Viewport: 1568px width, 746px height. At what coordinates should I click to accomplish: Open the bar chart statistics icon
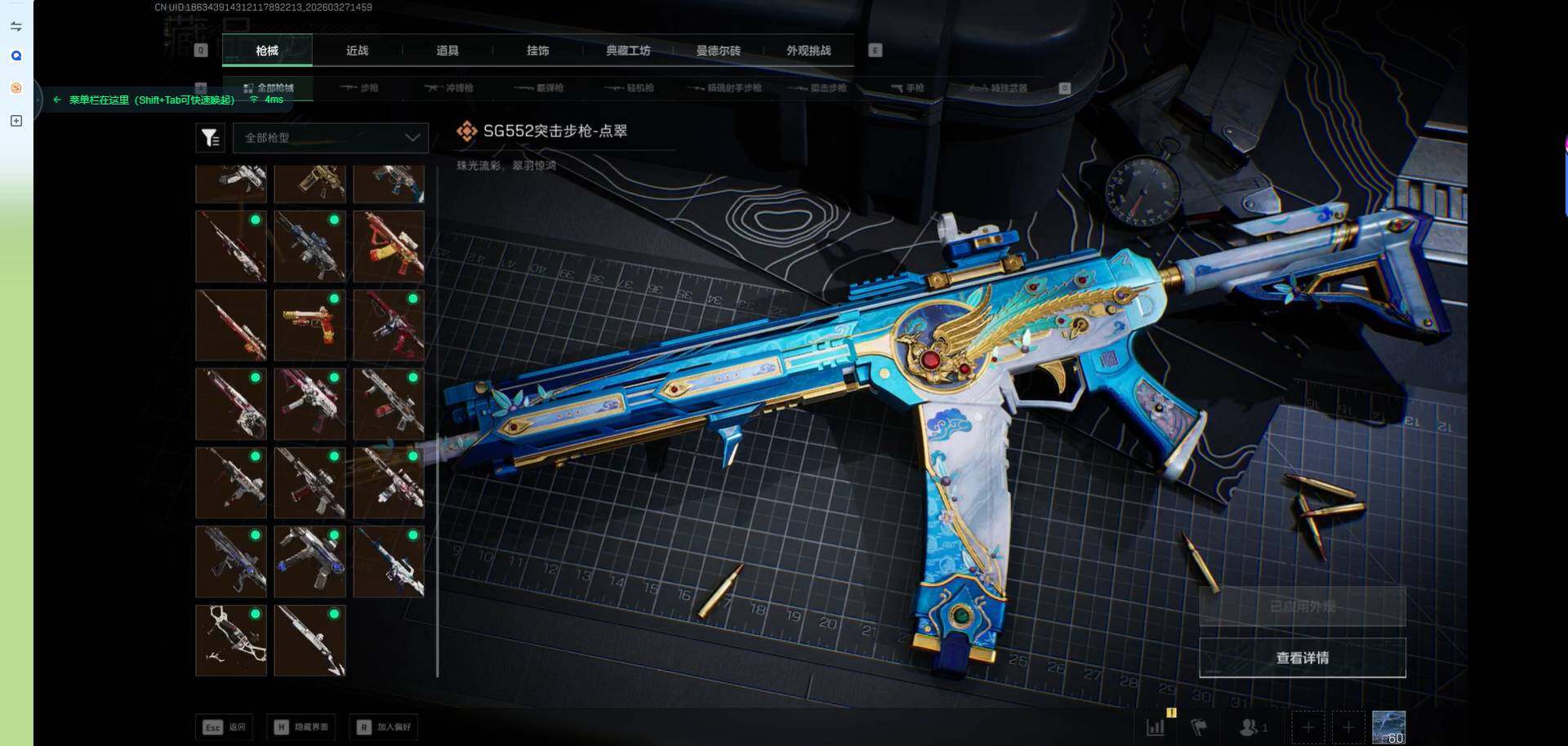click(1155, 726)
